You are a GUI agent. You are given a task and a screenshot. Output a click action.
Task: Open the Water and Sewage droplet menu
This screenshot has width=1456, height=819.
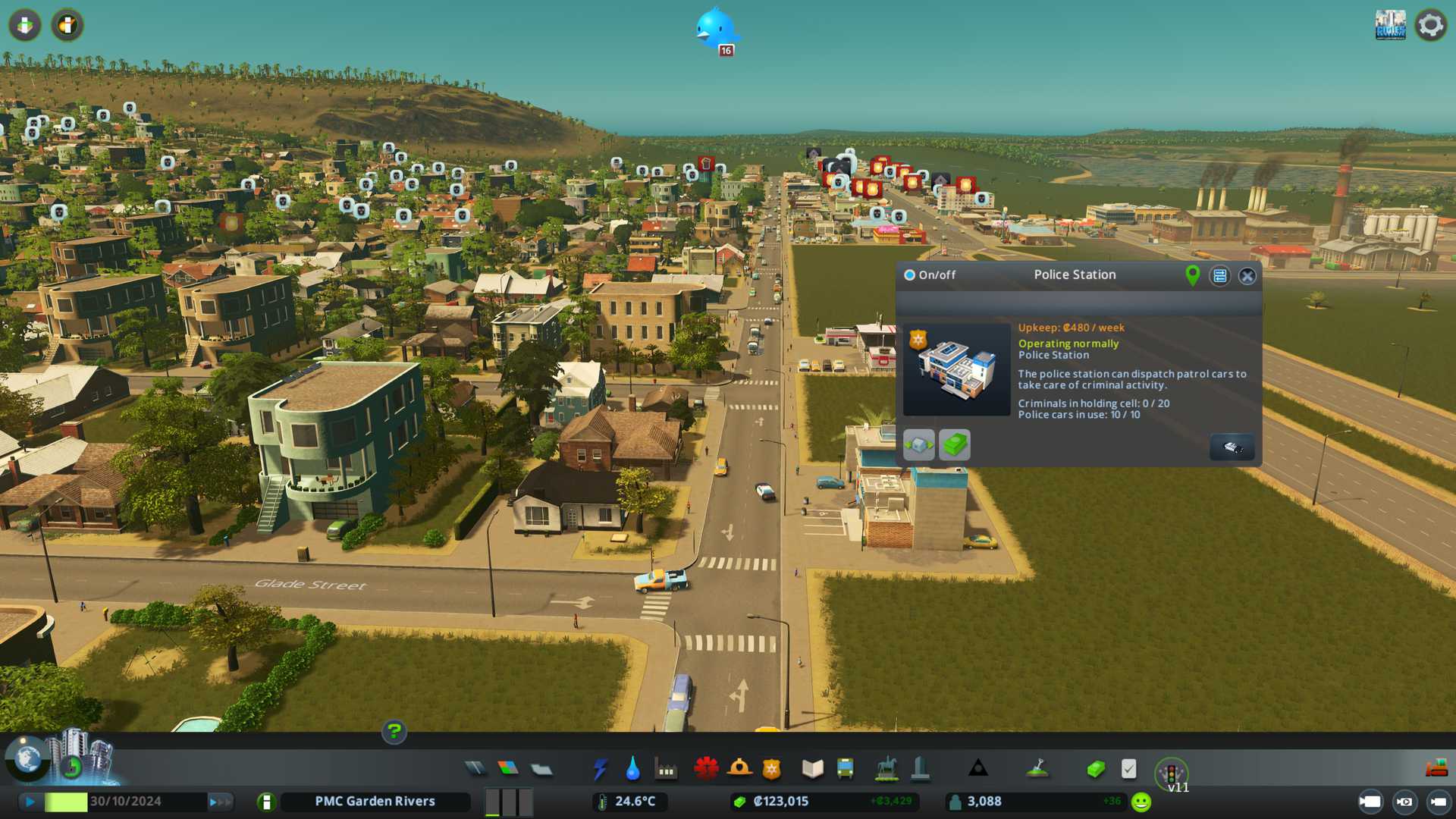[632, 770]
